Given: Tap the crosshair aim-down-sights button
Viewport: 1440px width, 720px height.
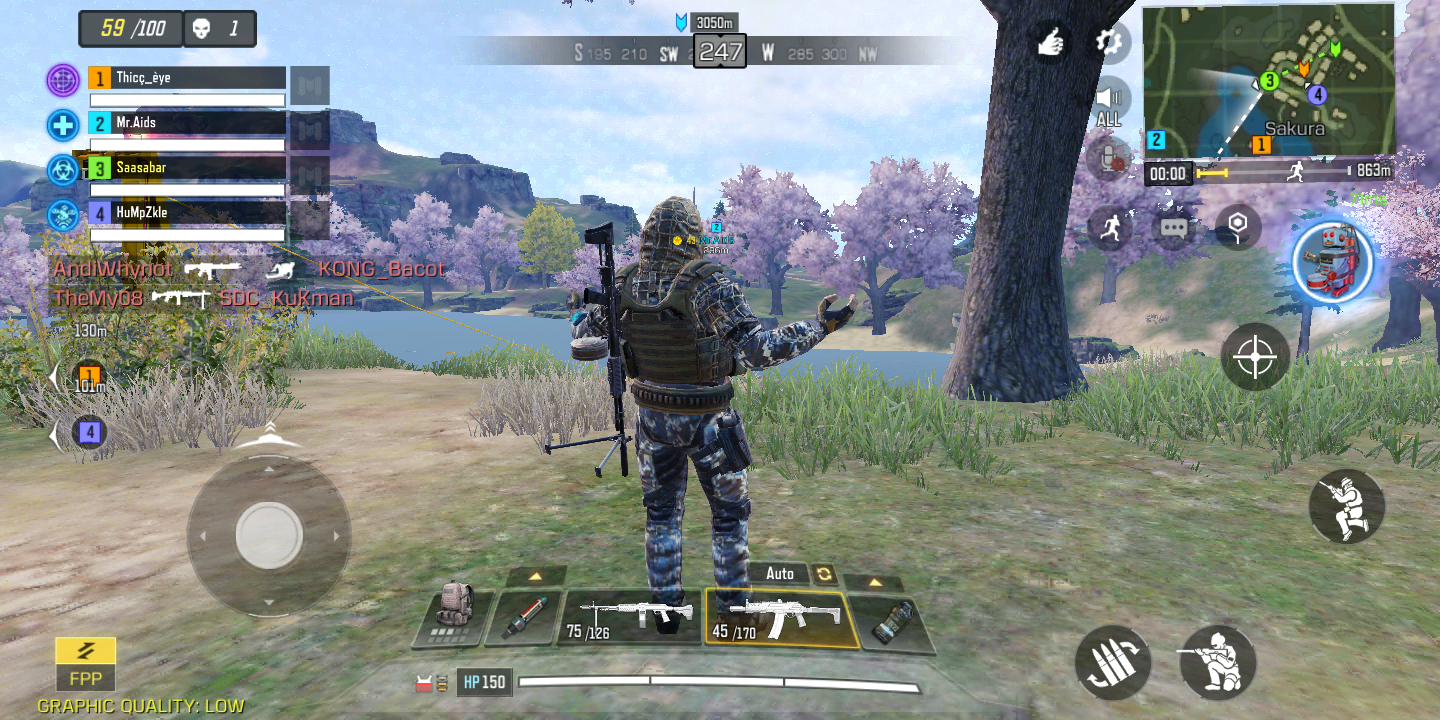Looking at the screenshot, I should pyautogui.click(x=1255, y=357).
